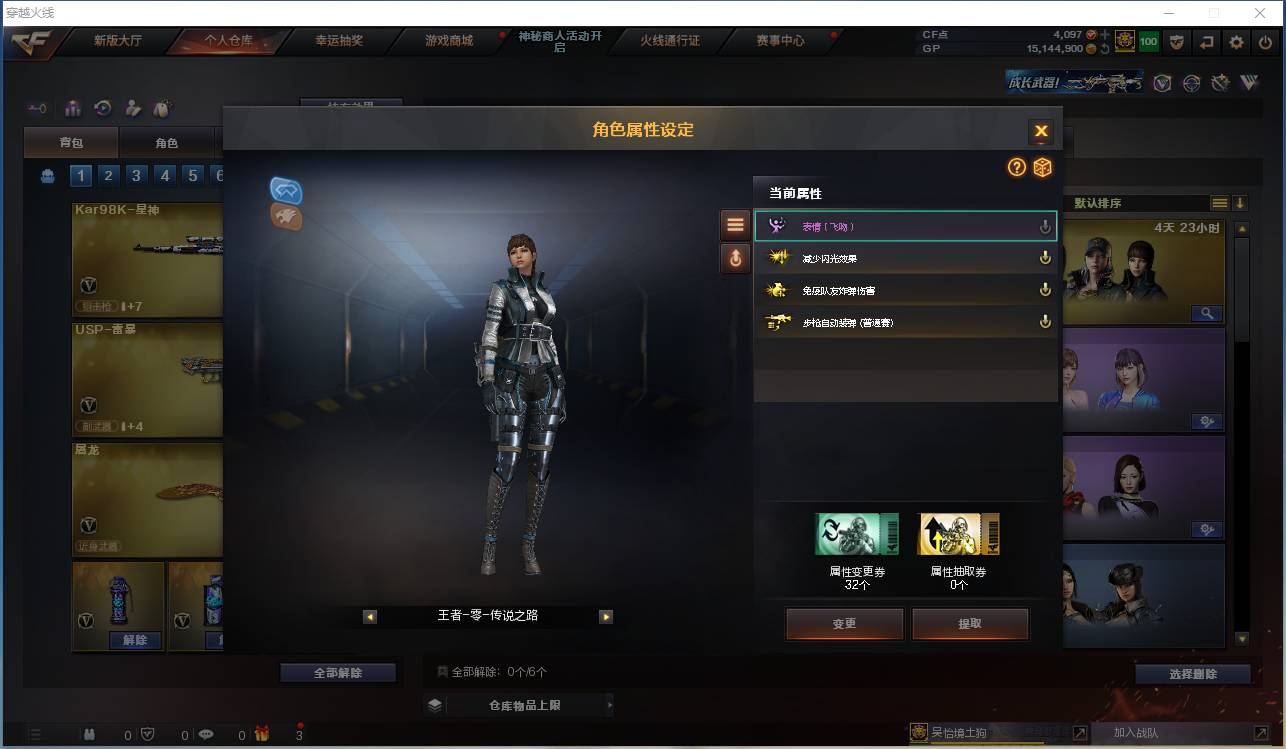Switch to the 角色 tab
This screenshot has height=749, width=1286.
point(167,142)
